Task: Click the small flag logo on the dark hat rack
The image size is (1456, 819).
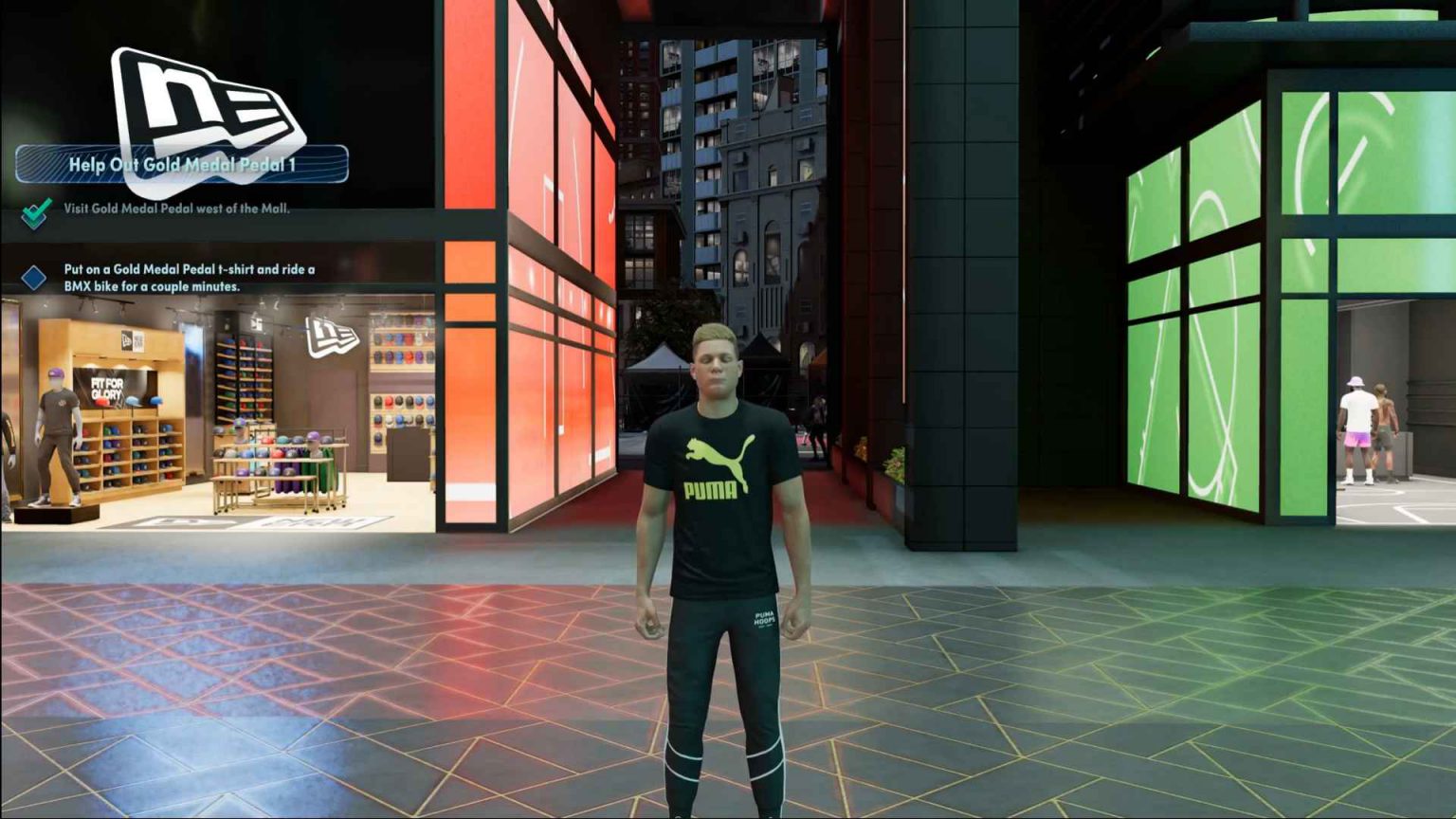Action: (x=254, y=323)
